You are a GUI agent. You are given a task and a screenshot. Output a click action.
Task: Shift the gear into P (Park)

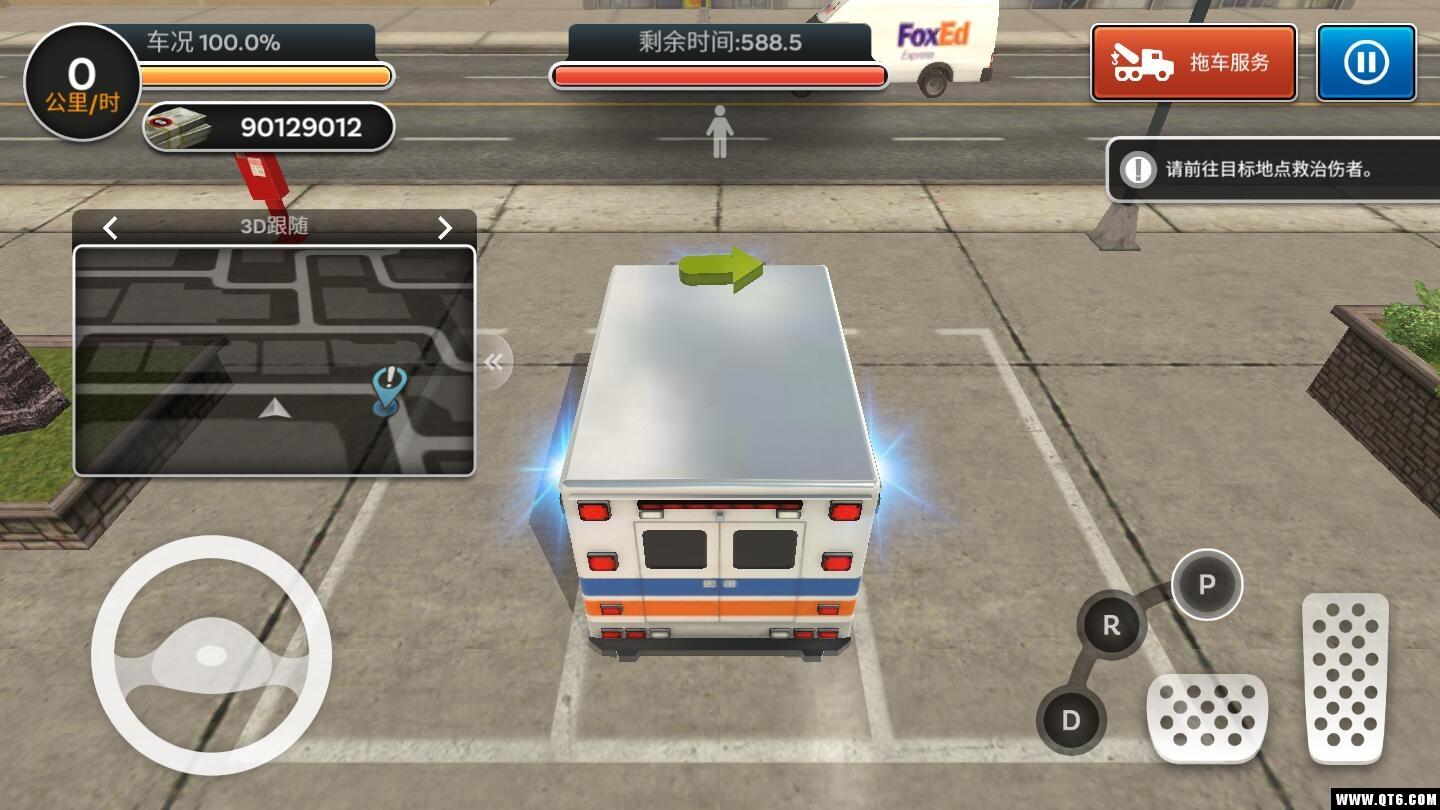tap(1206, 586)
